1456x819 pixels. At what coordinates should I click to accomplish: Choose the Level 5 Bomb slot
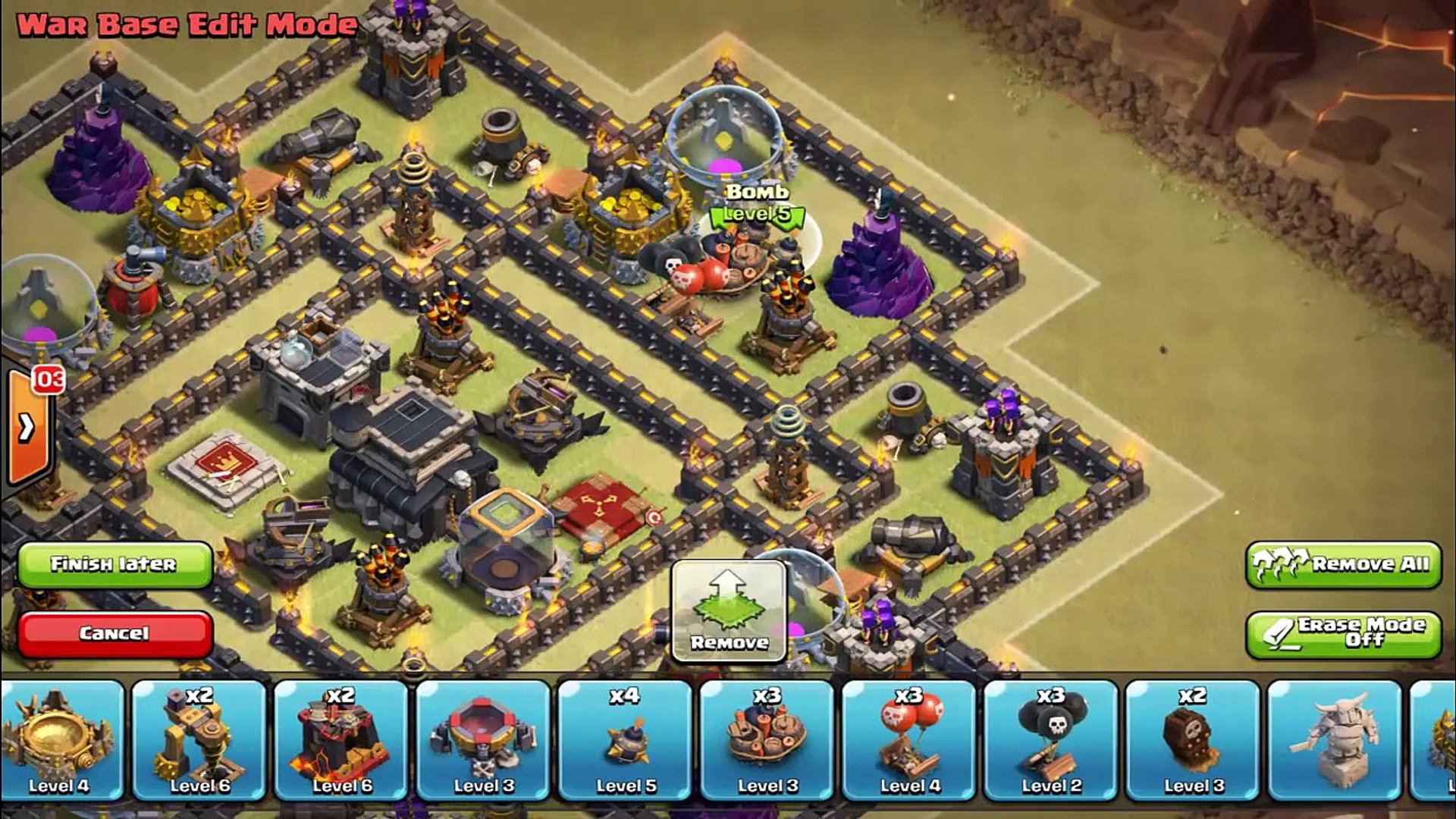(x=626, y=740)
